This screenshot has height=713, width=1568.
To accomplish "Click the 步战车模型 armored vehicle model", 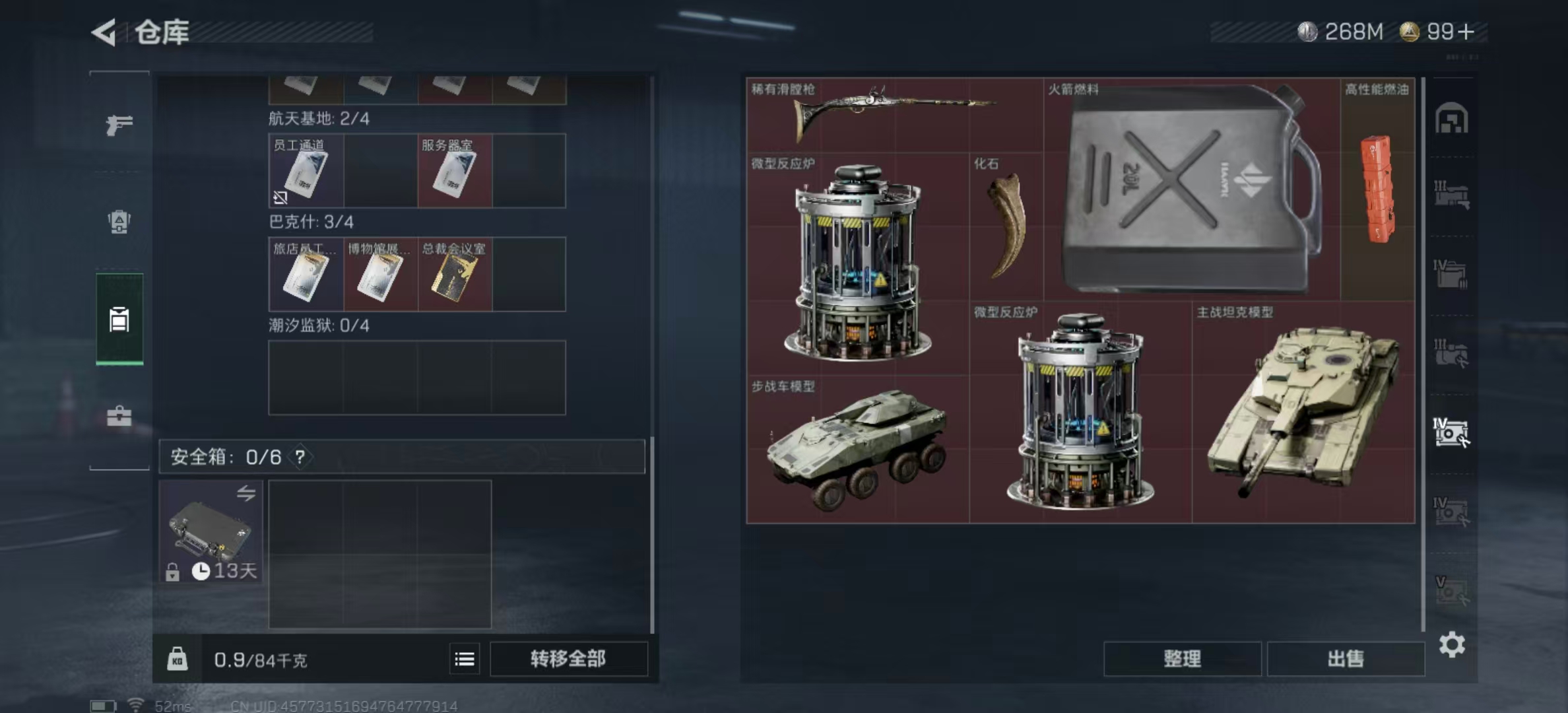I will click(x=857, y=449).
